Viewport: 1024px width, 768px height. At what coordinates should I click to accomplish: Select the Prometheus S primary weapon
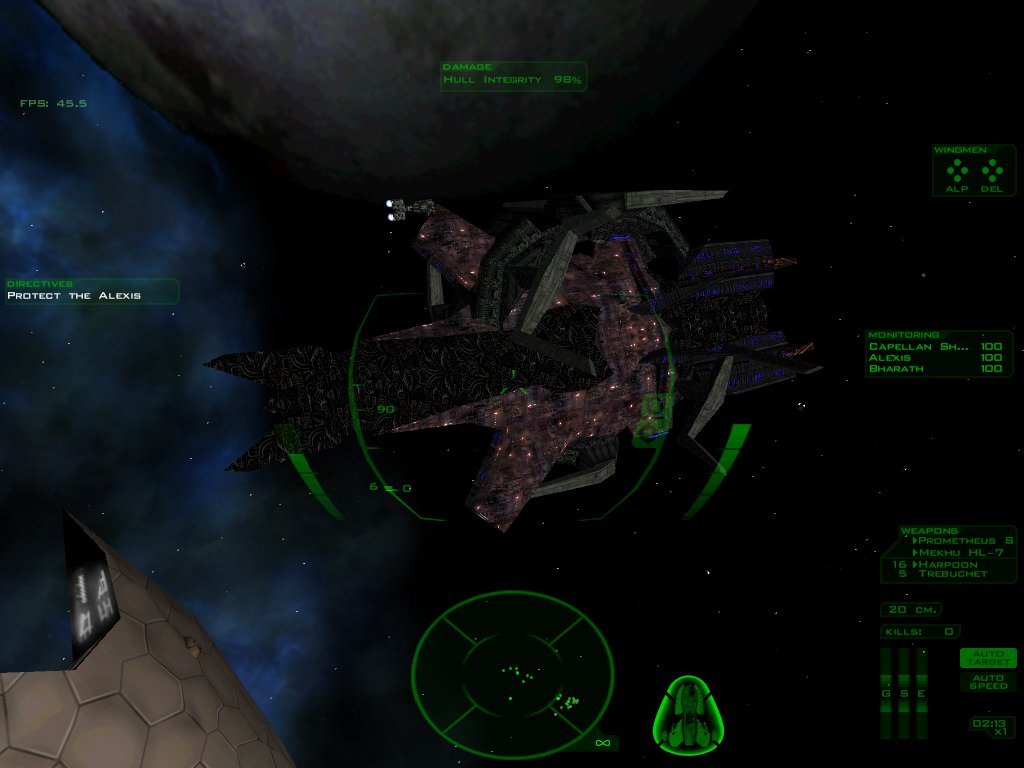click(x=964, y=541)
